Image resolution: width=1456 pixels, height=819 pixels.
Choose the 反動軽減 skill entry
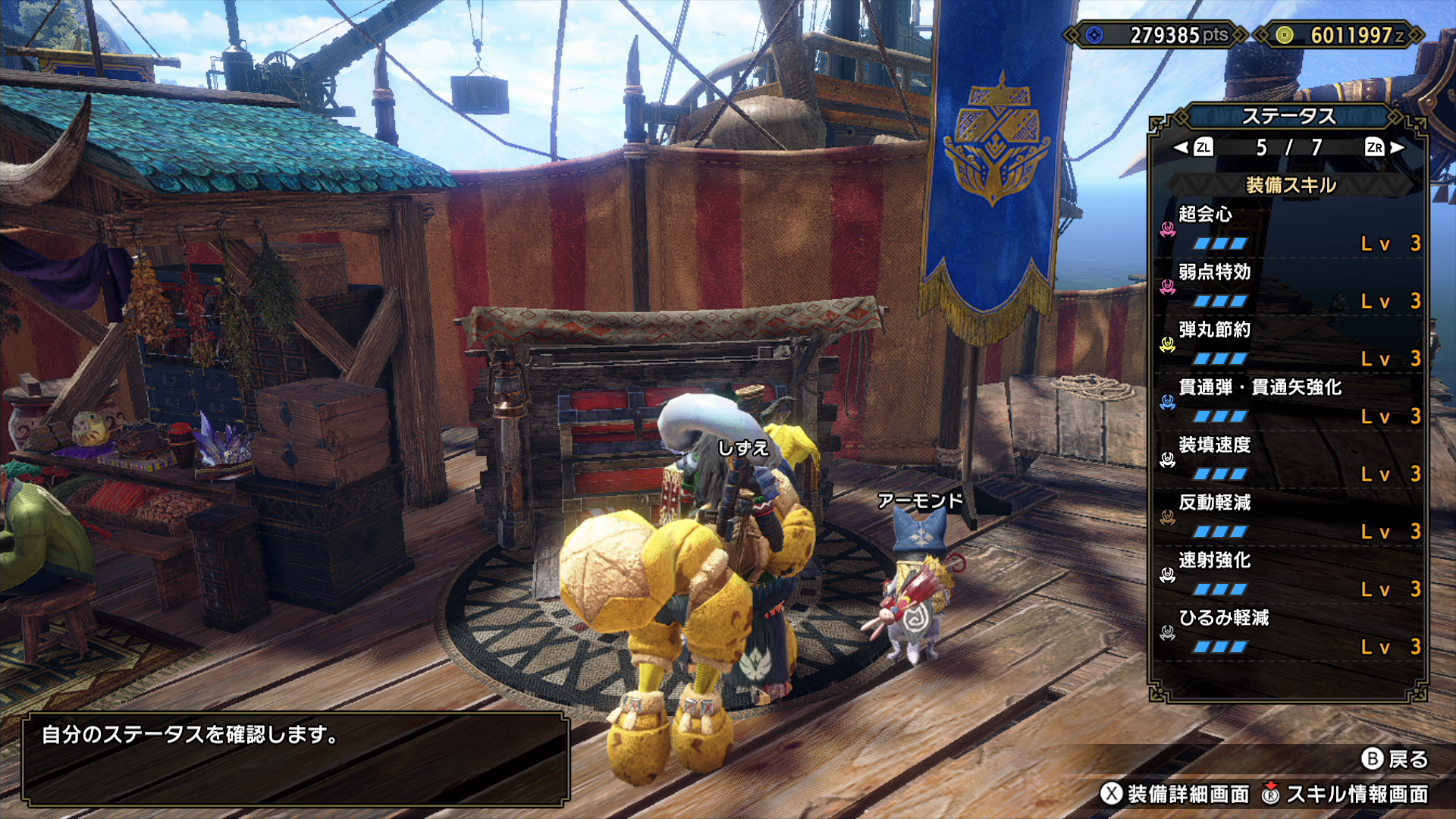tap(1289, 517)
